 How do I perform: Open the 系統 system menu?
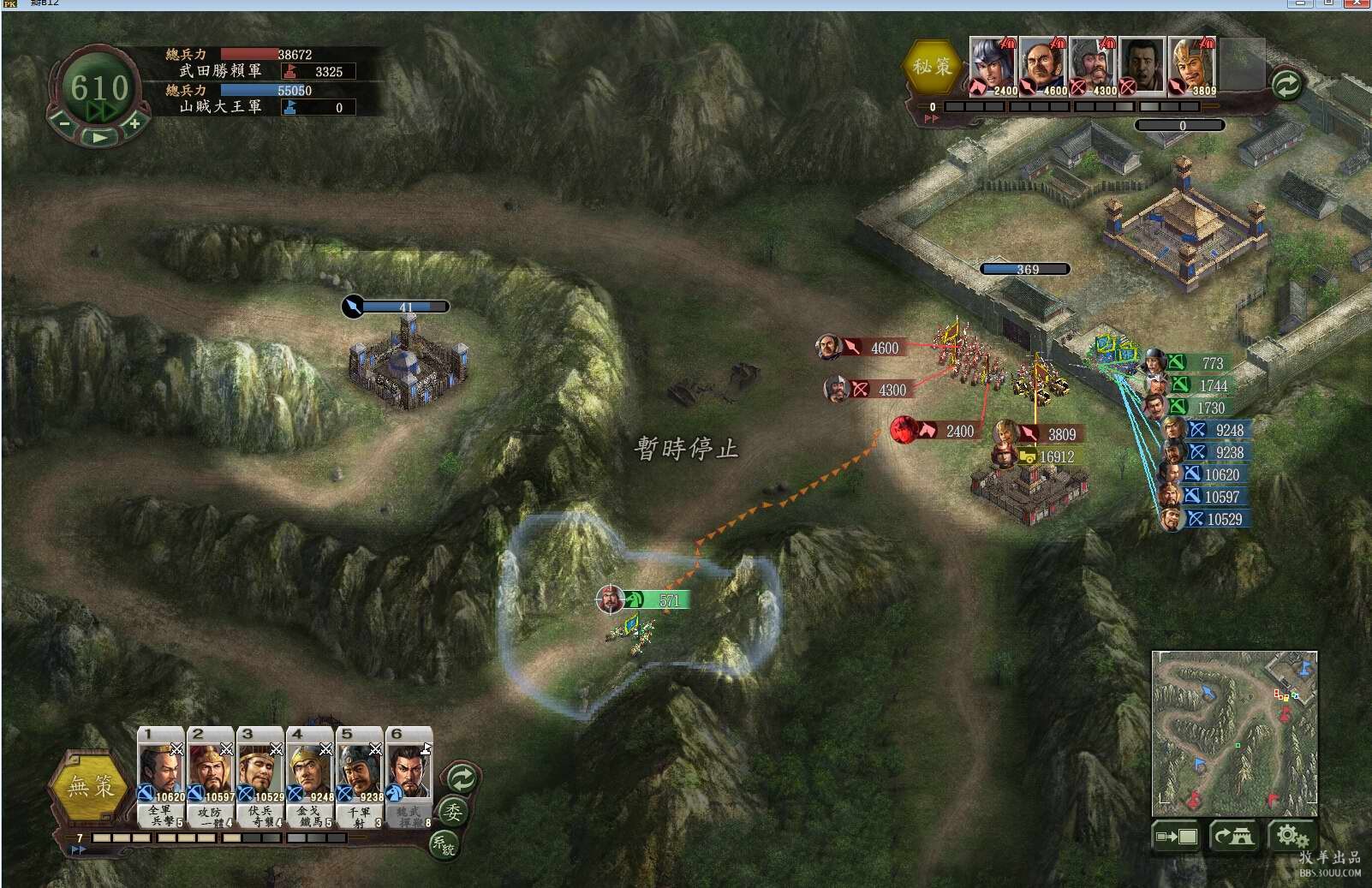point(444,843)
